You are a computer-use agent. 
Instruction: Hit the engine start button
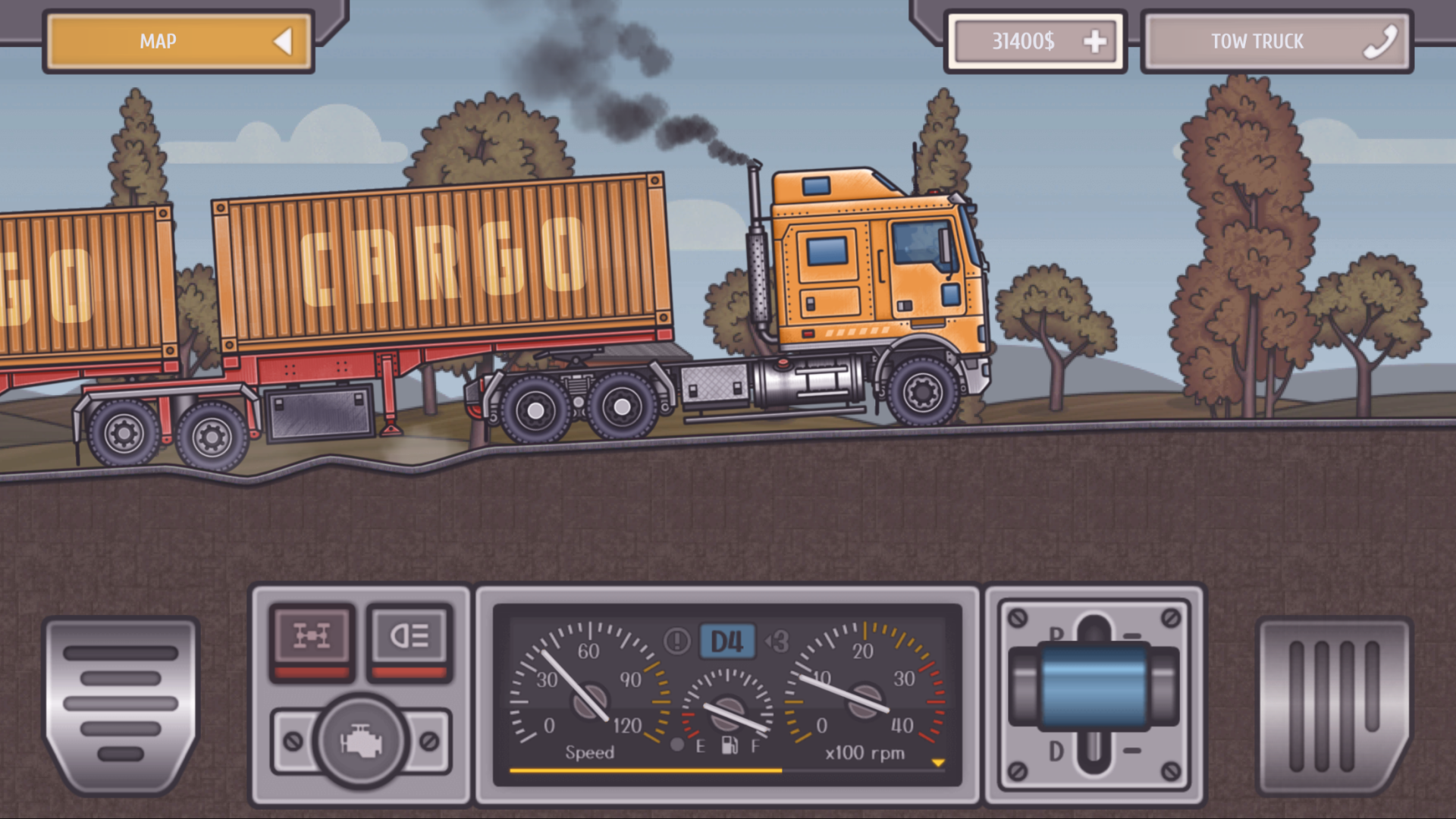pyautogui.click(x=361, y=741)
